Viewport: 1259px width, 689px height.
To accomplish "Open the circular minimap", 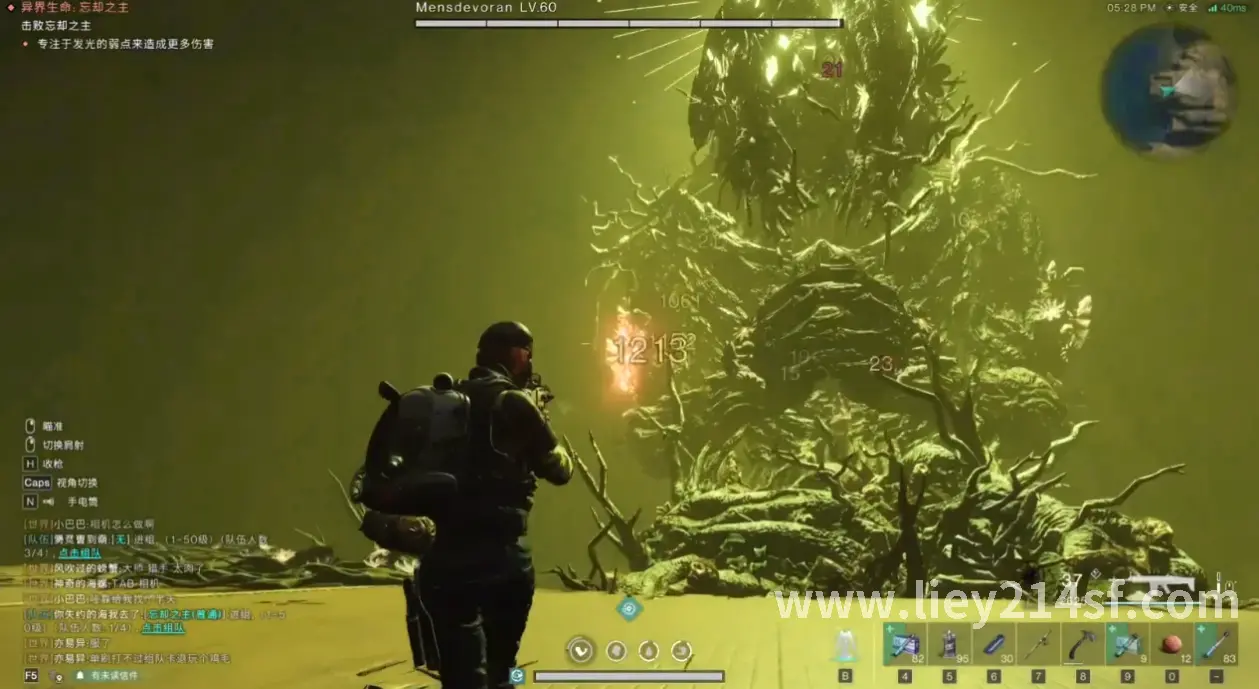I will (x=1168, y=89).
